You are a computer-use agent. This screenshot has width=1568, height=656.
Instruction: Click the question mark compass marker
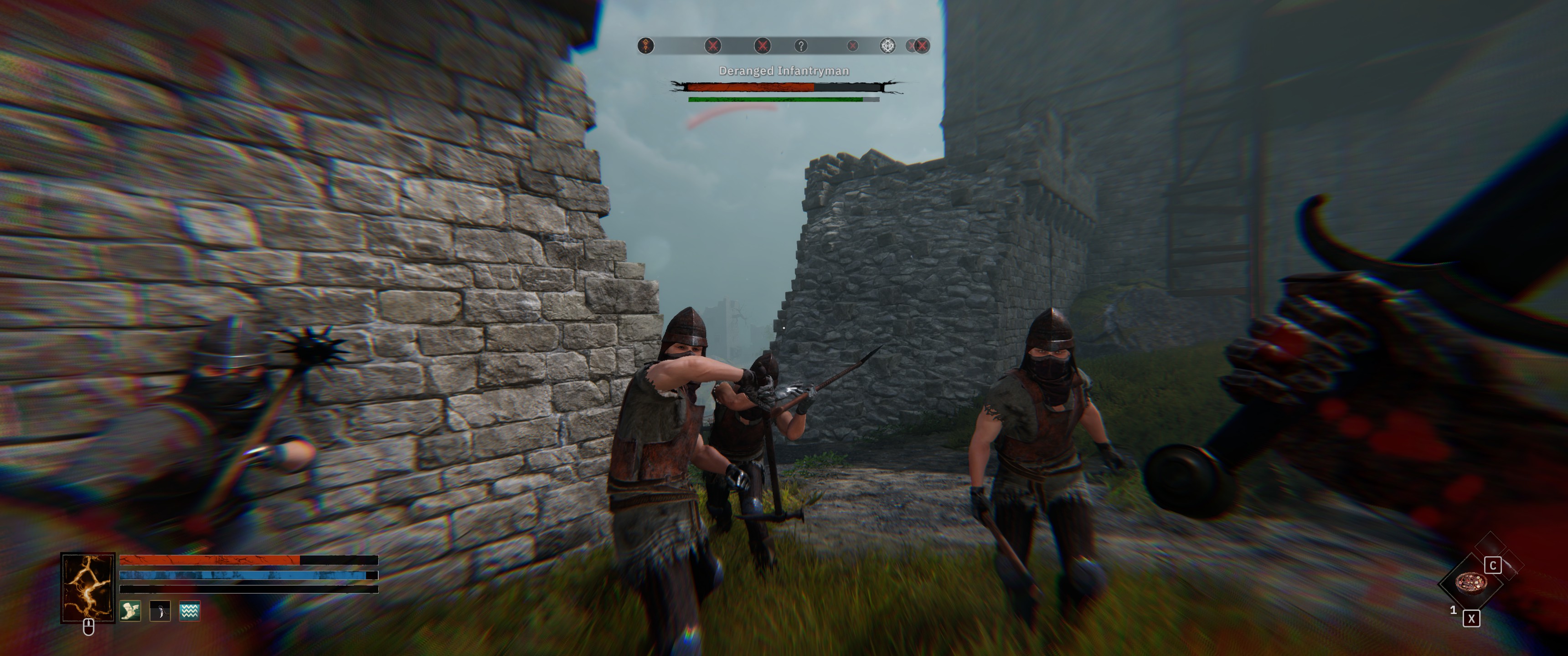tap(801, 46)
